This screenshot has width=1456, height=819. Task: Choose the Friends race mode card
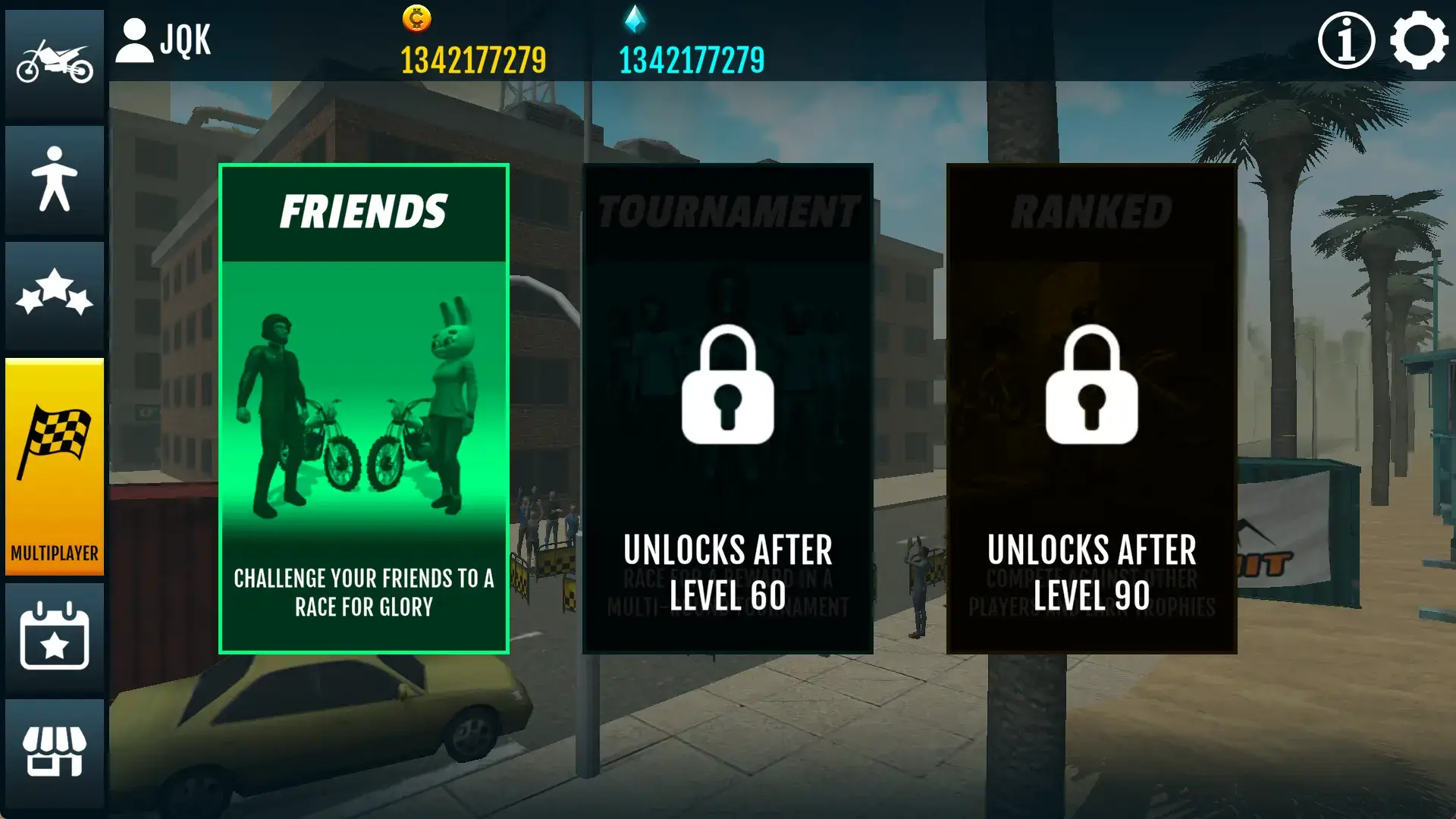(364, 409)
